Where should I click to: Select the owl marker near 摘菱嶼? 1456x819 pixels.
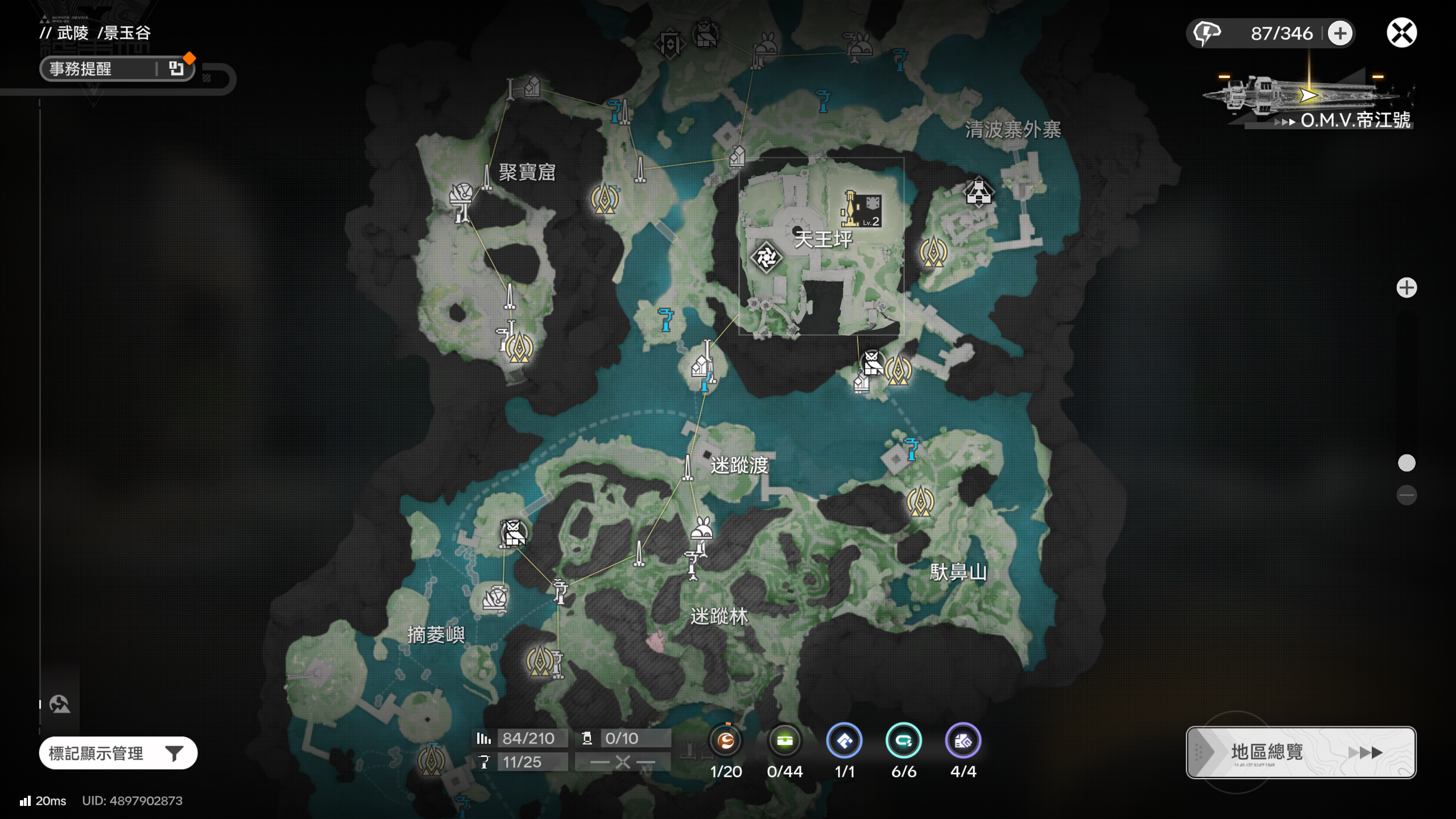click(512, 533)
